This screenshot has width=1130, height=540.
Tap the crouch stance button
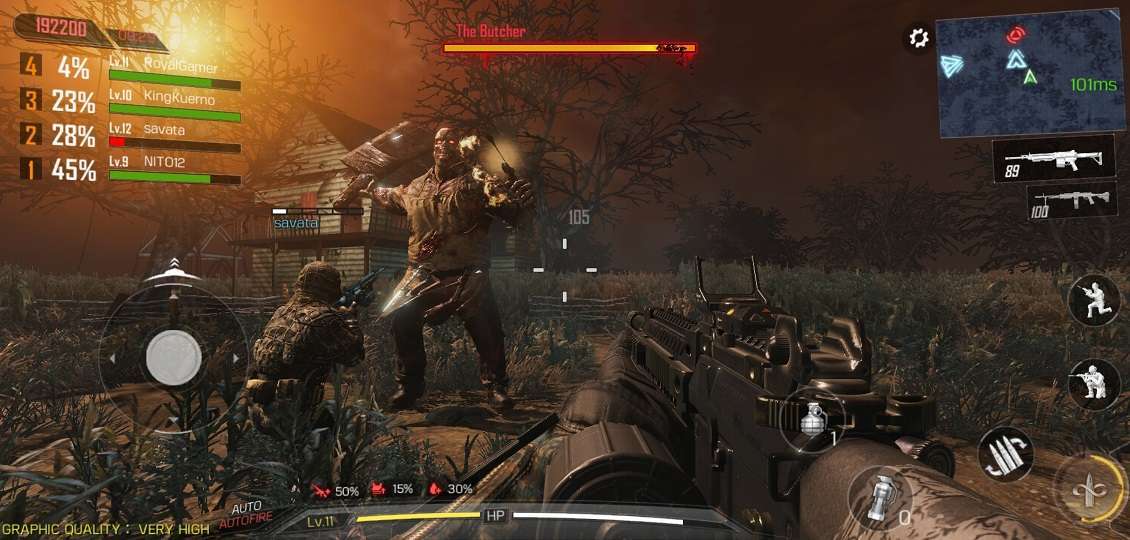(1092, 300)
